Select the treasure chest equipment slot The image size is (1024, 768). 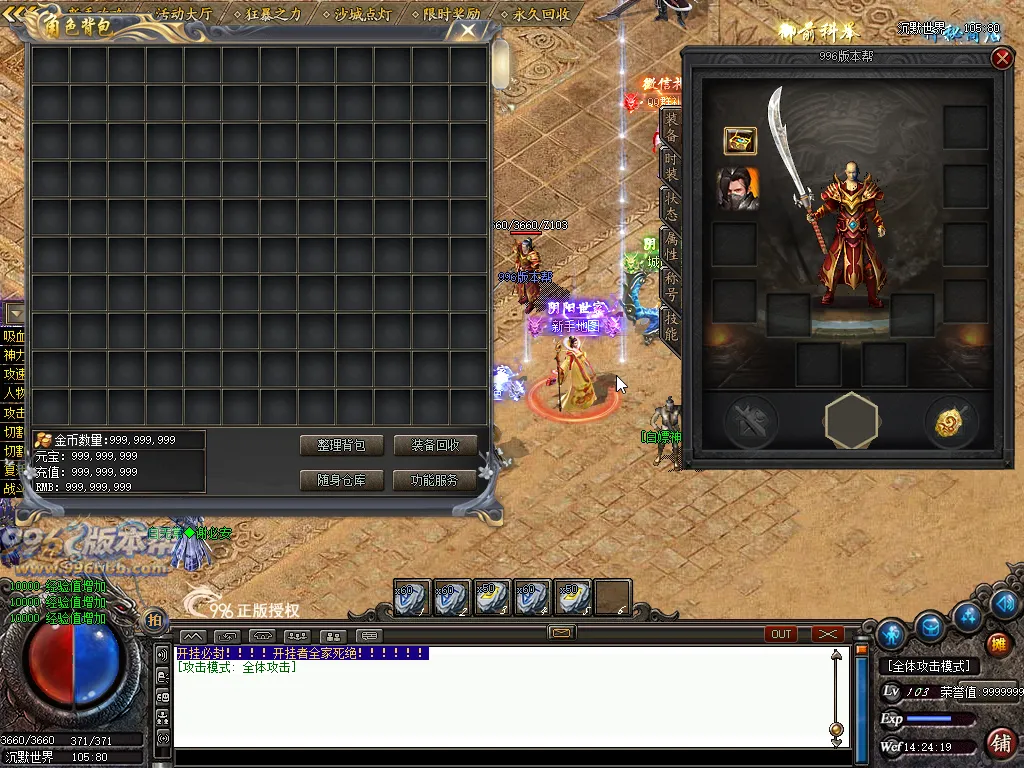pos(740,141)
